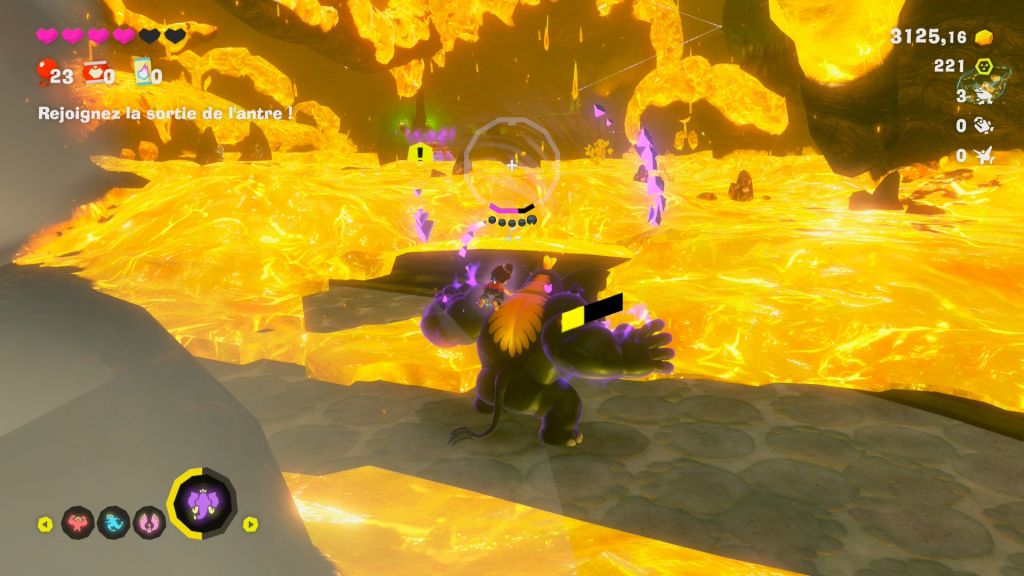Choose the red Kong Bananza icon

[x=78, y=521]
